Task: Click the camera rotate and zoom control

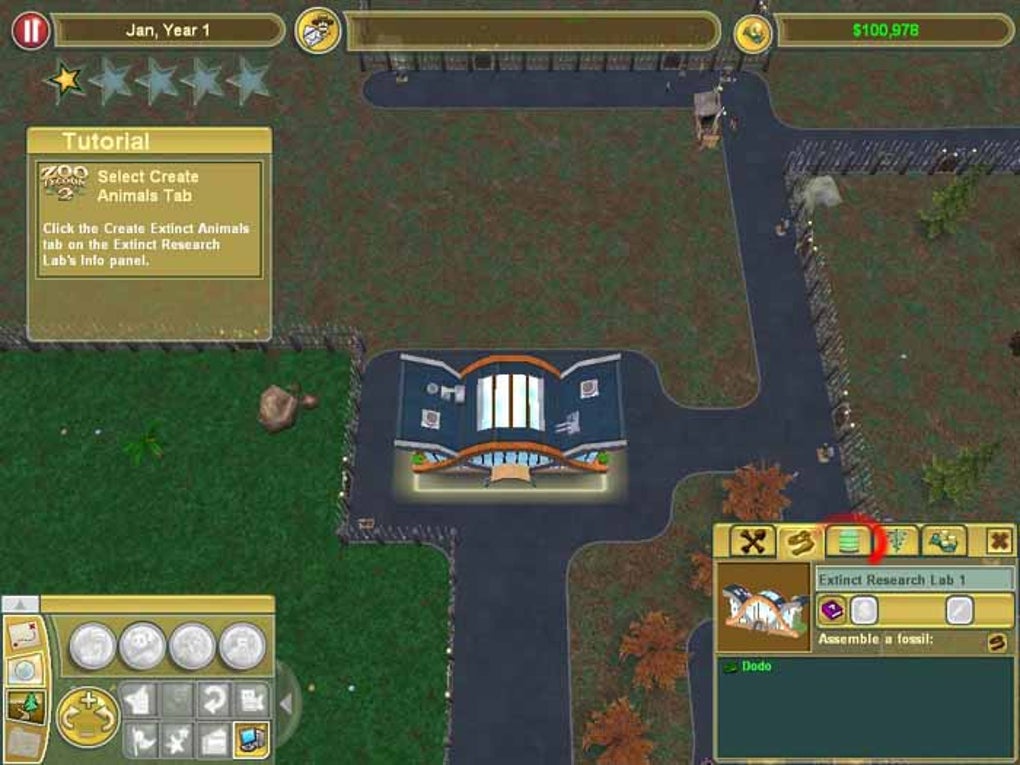Action: pyautogui.click(x=87, y=716)
